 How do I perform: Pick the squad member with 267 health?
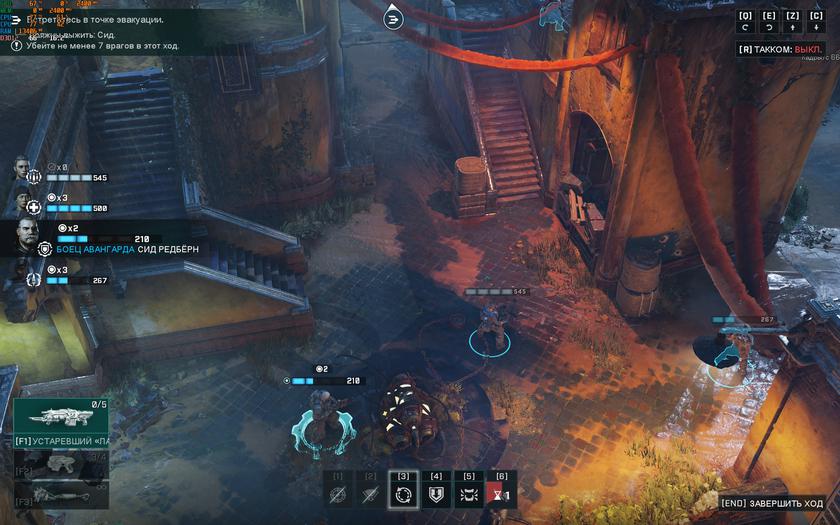23,273
